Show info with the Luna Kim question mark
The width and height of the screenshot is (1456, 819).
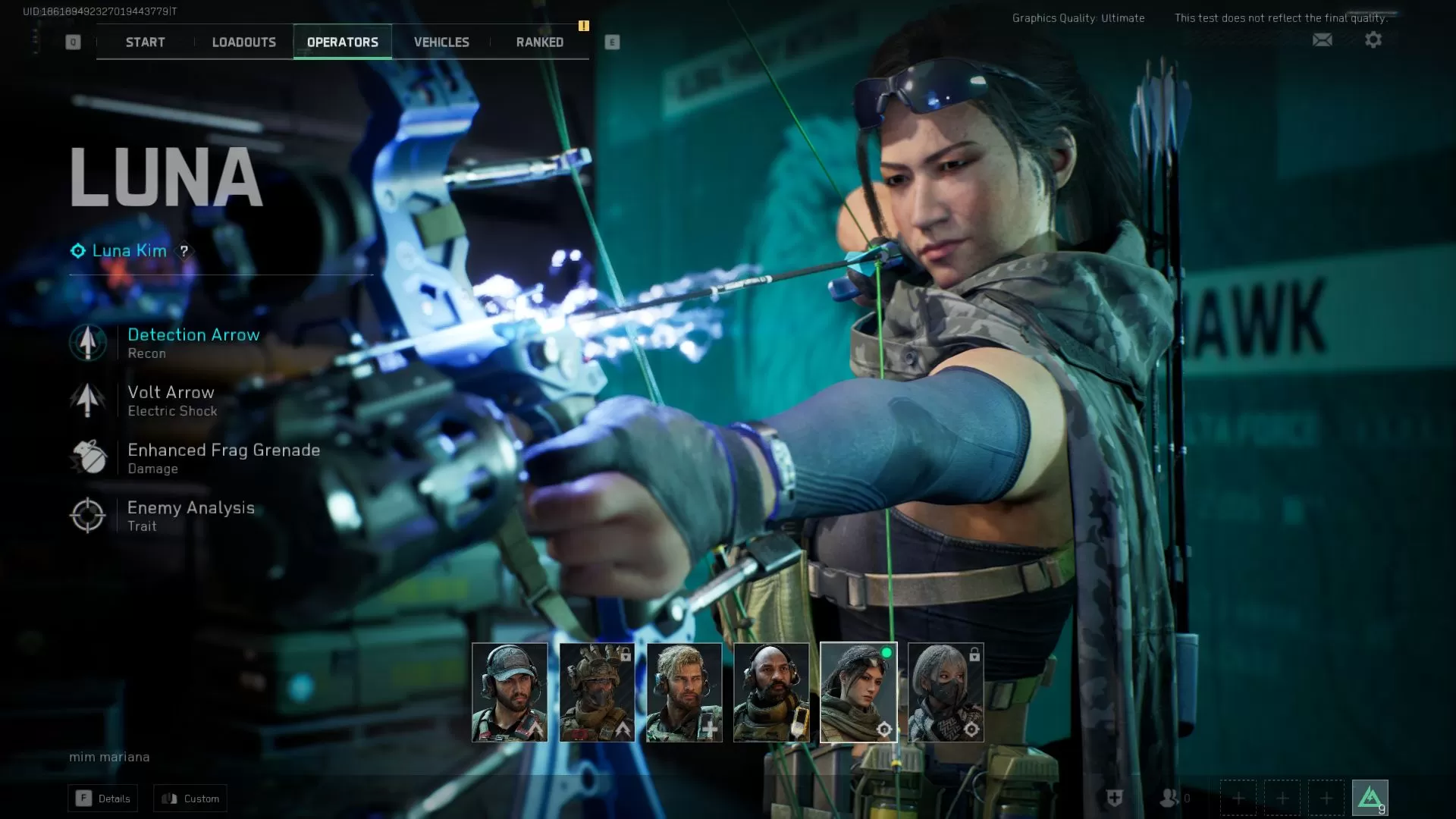pos(184,251)
